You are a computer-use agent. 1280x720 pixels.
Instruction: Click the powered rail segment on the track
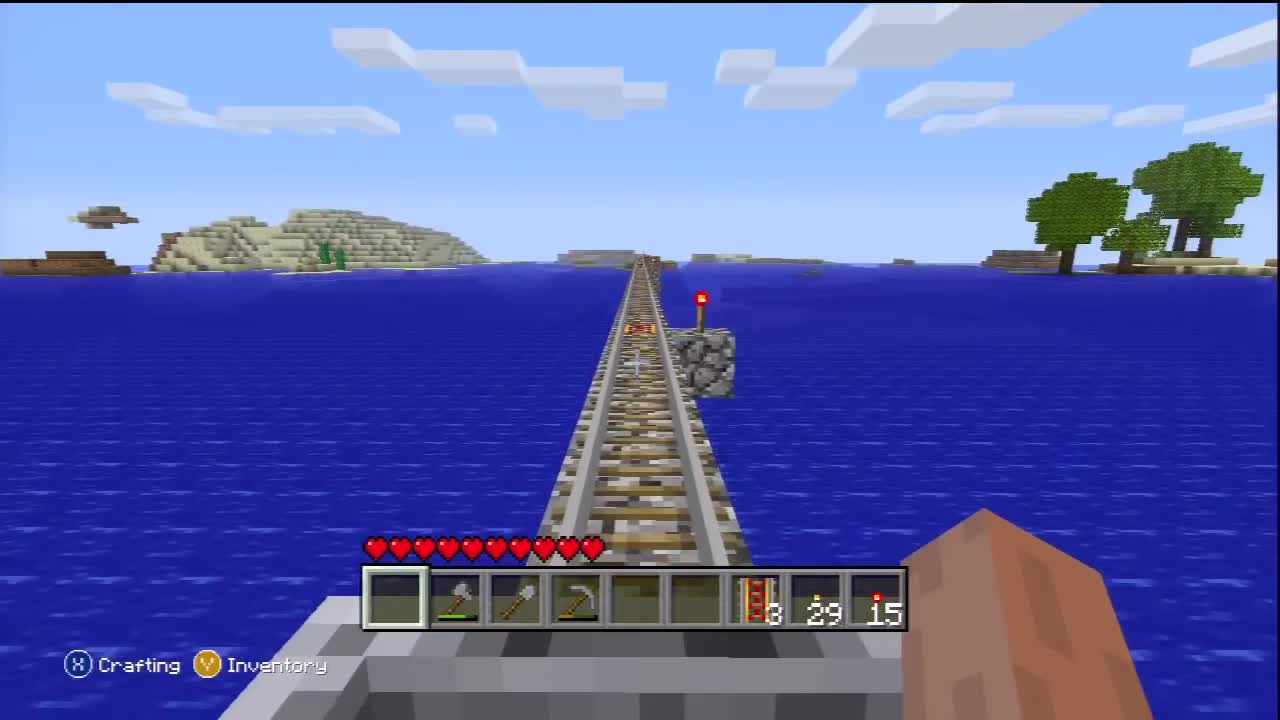[637, 327]
